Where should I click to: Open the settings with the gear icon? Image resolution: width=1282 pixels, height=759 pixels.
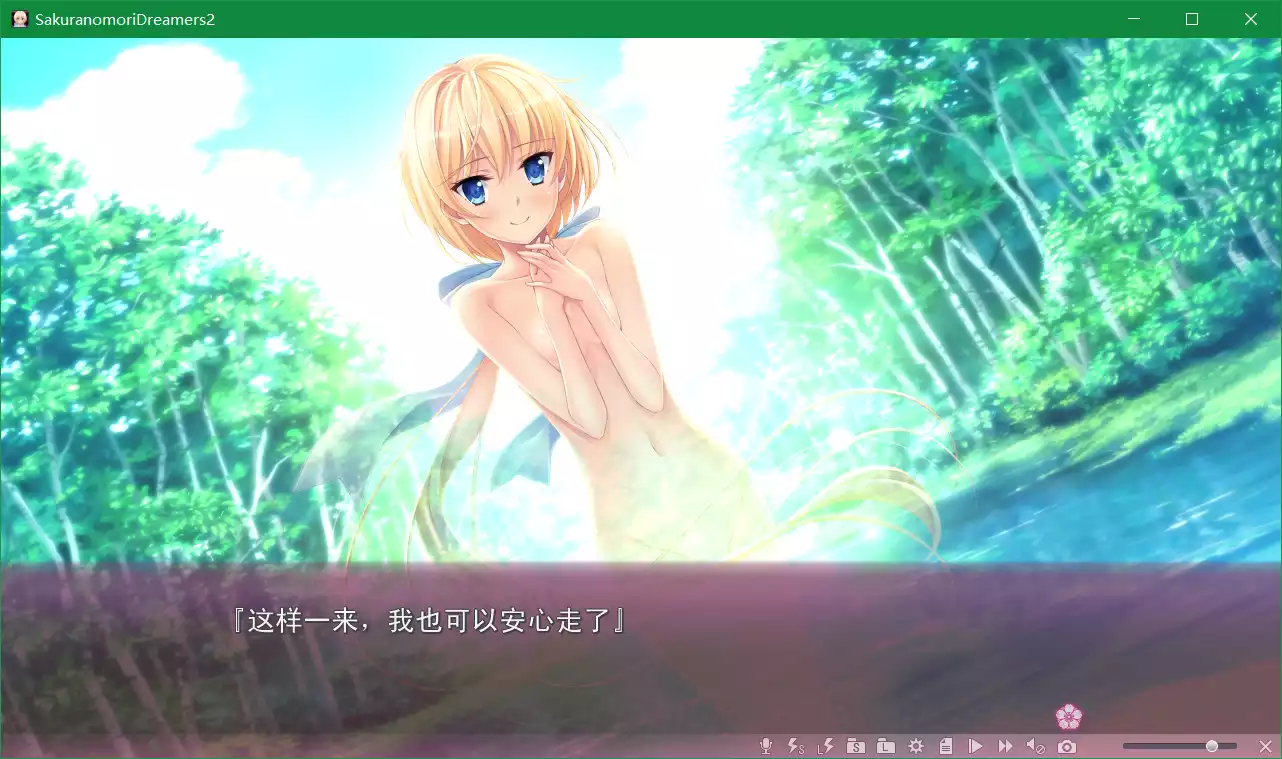pos(916,745)
